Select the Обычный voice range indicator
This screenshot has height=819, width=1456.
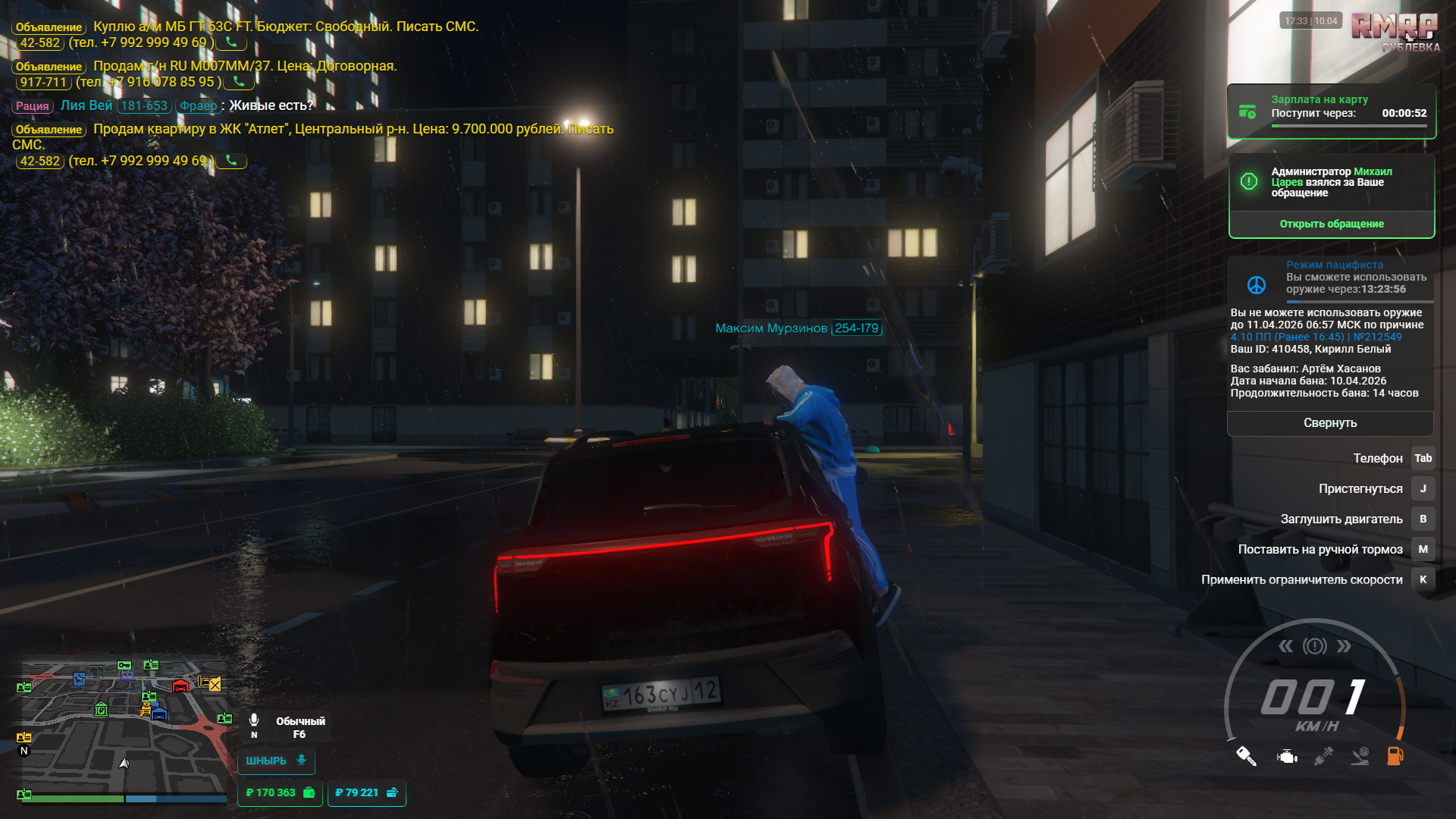(x=300, y=727)
